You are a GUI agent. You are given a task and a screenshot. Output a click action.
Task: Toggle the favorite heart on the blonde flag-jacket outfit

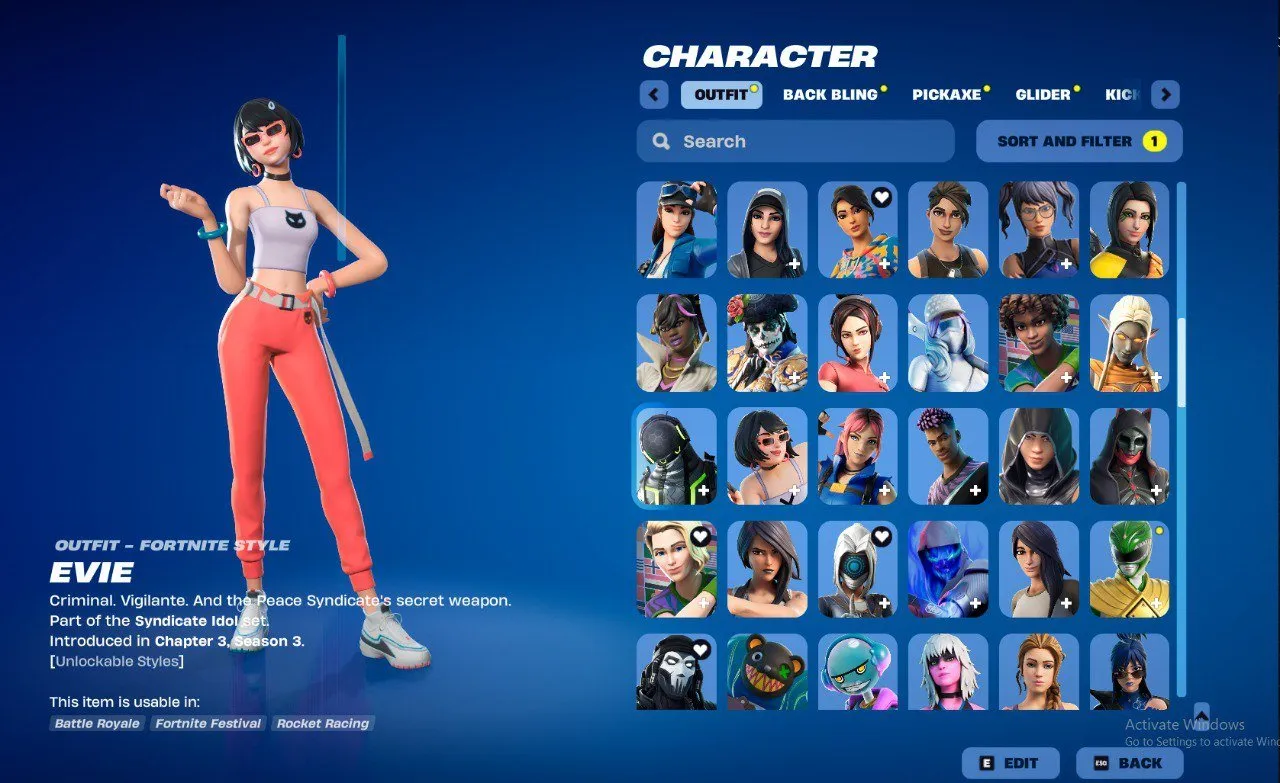tap(701, 536)
